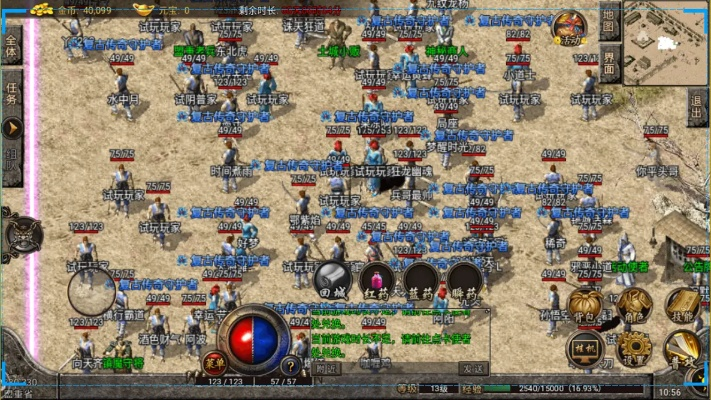Click the 发送 send button in chat
The image size is (711, 400).
474,368
